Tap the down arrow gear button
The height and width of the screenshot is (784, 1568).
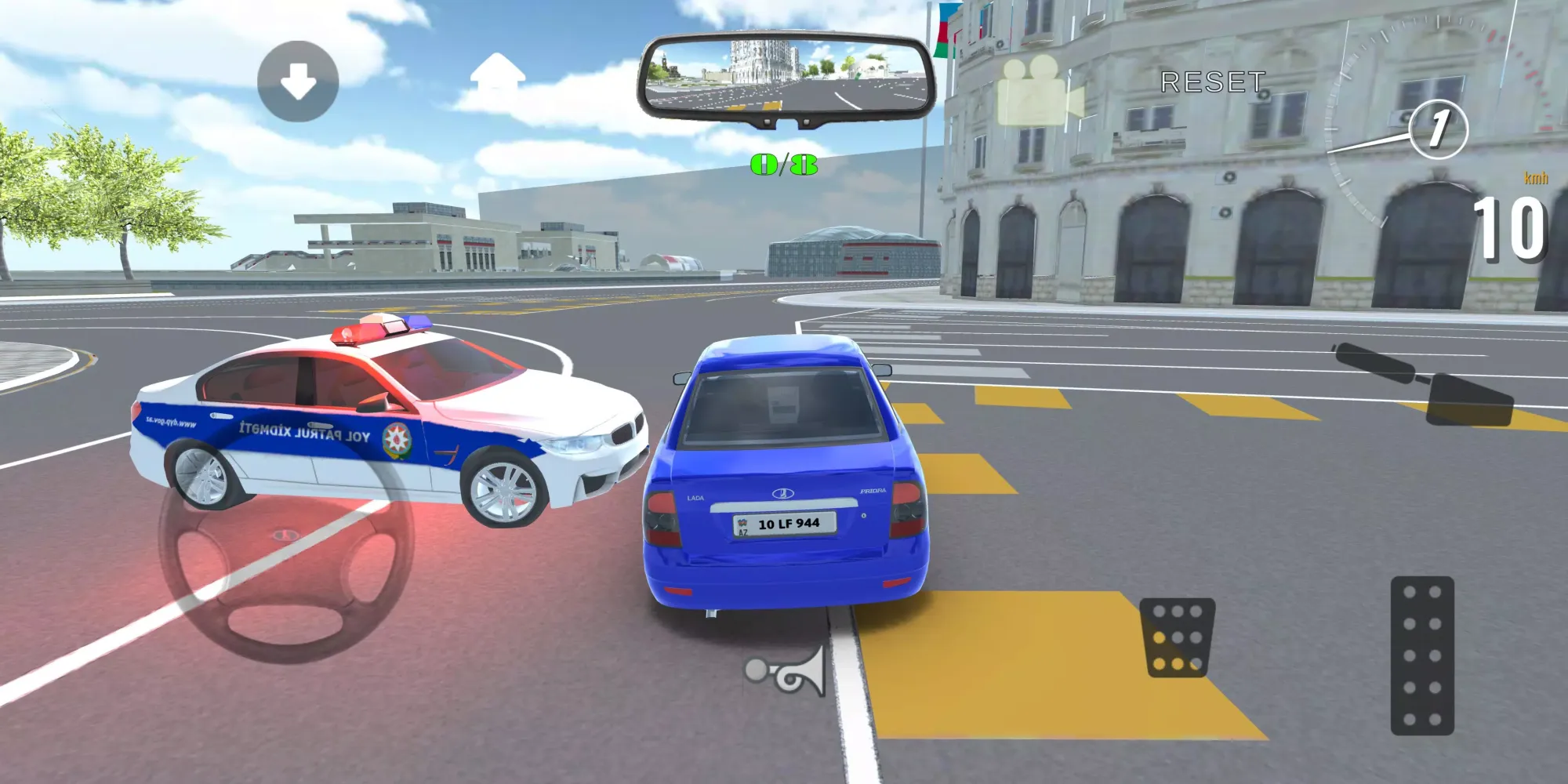298,81
